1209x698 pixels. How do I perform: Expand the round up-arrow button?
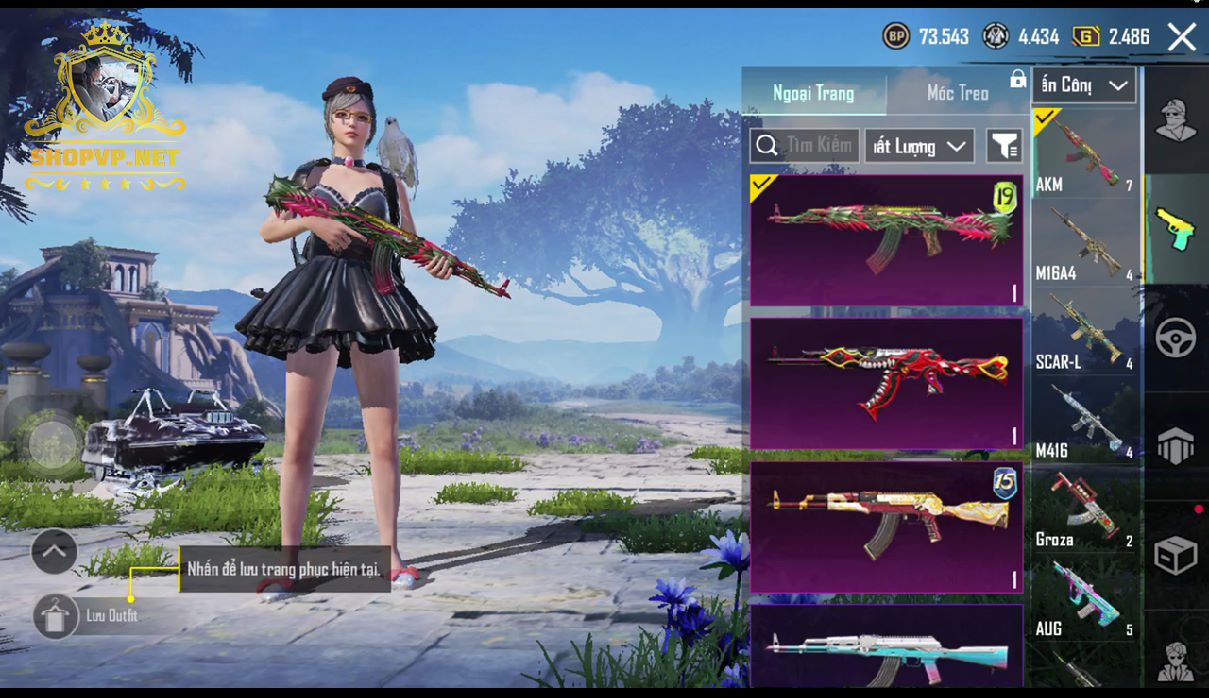point(54,550)
